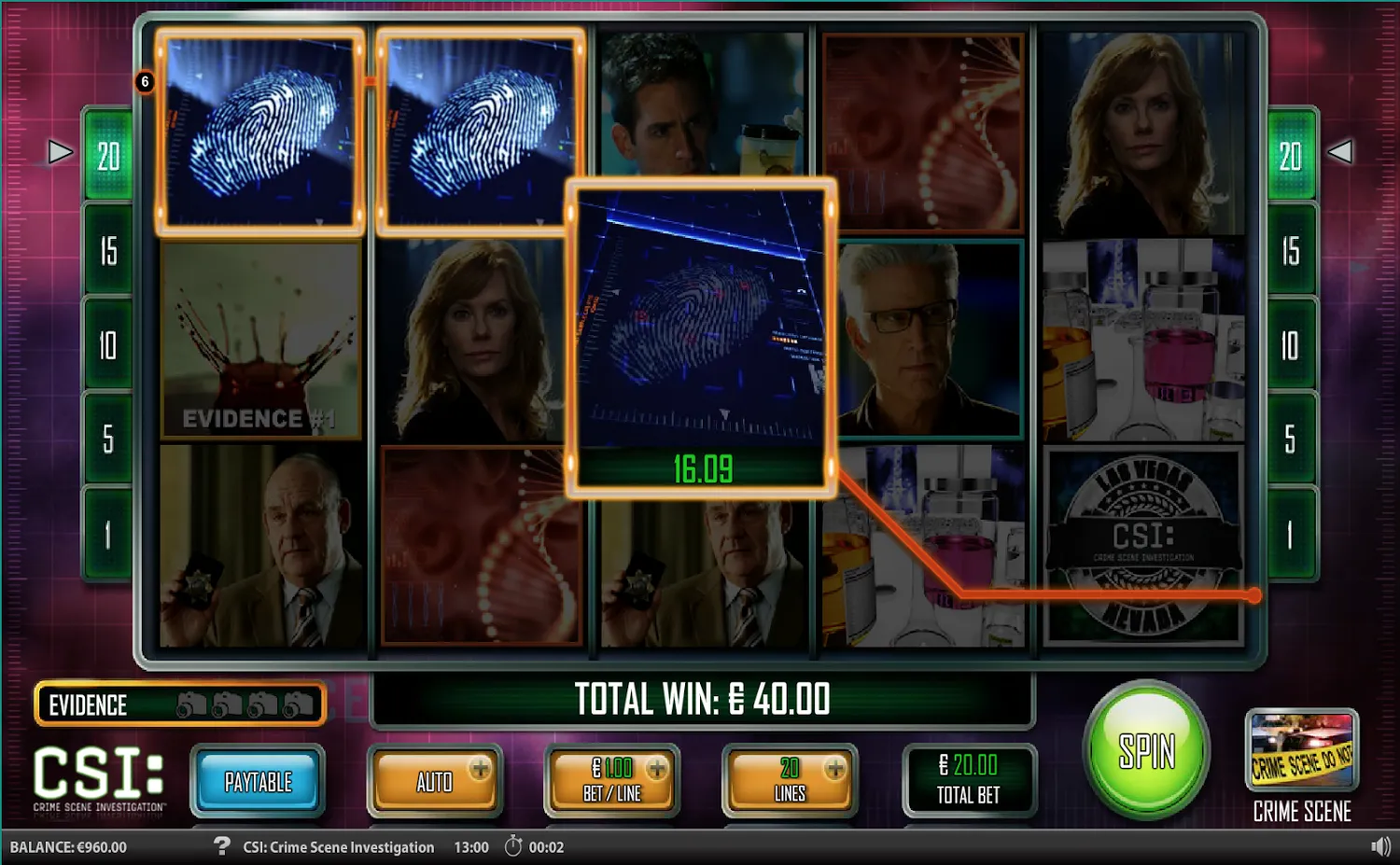Activate payline 15 on the left panel
This screenshot has height=865, width=1400.
coord(107,251)
